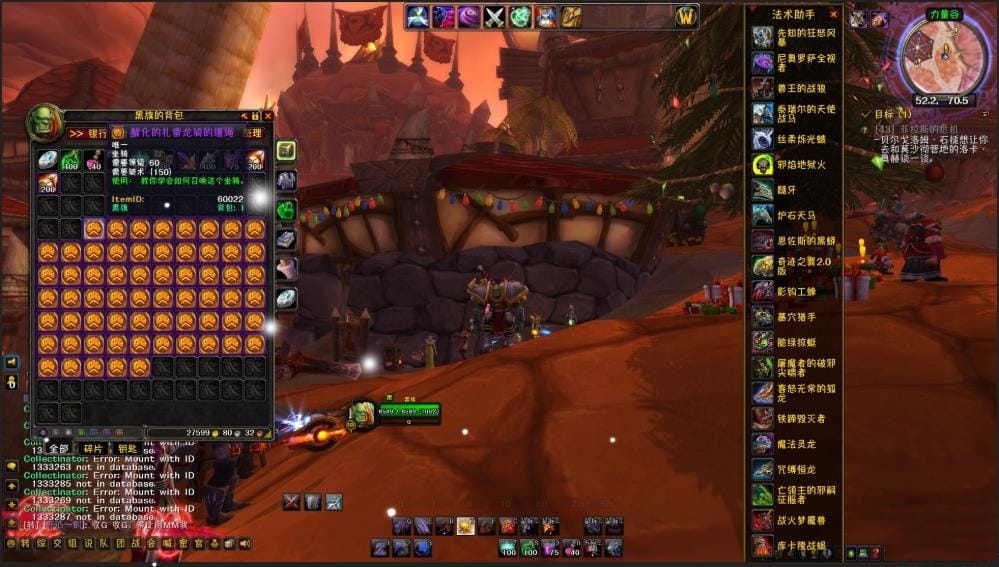Open the game menu W button
This screenshot has height=567, width=999.
point(686,16)
